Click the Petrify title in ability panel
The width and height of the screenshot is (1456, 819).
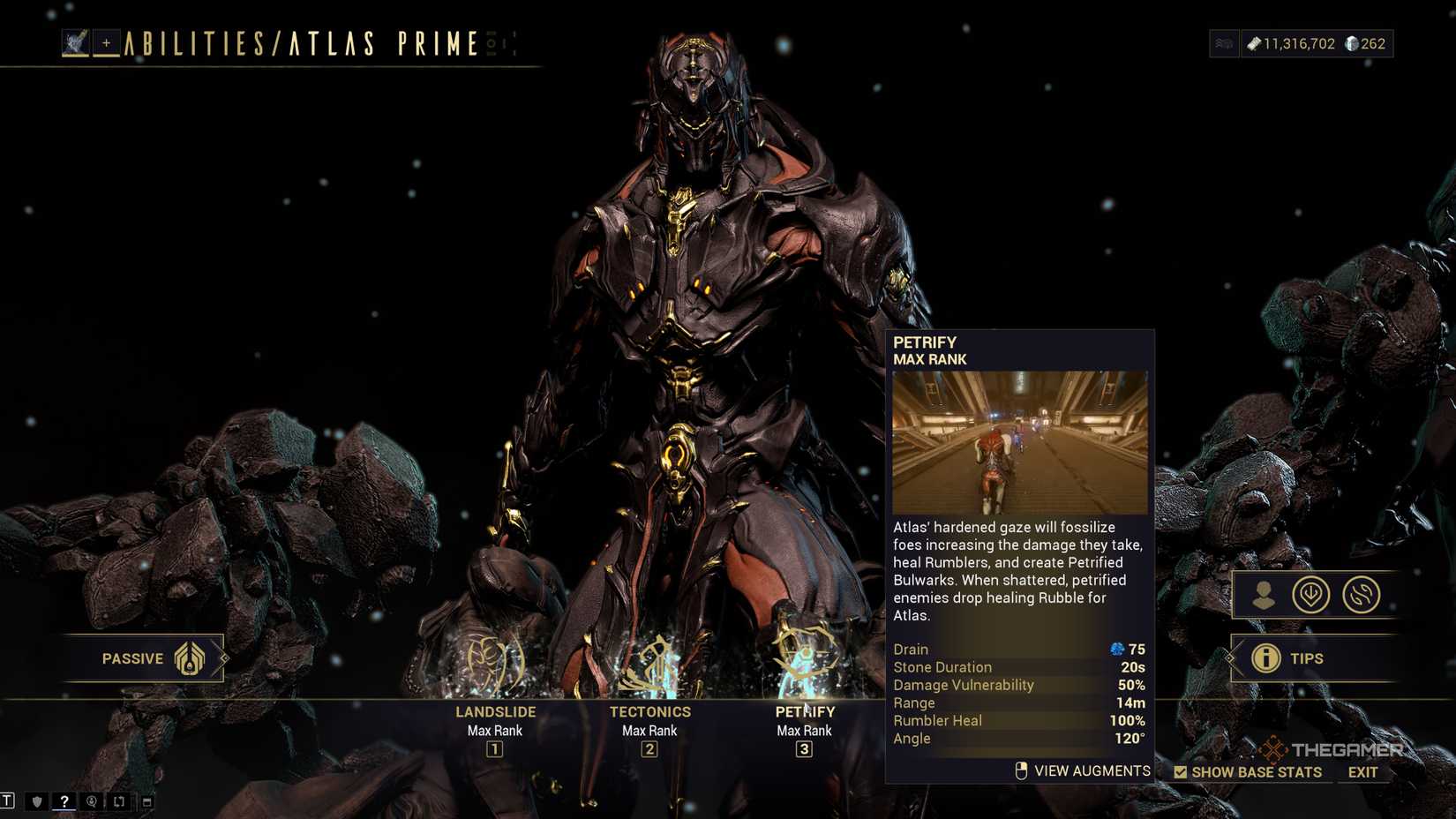[926, 342]
